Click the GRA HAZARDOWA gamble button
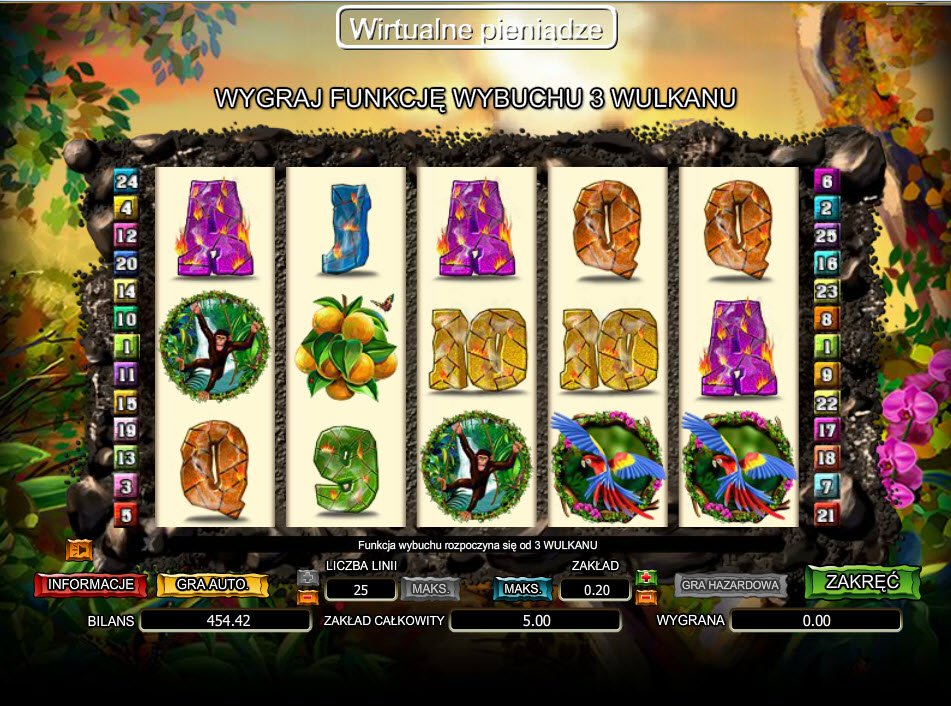Screen dimensions: 951x706 [730, 585]
